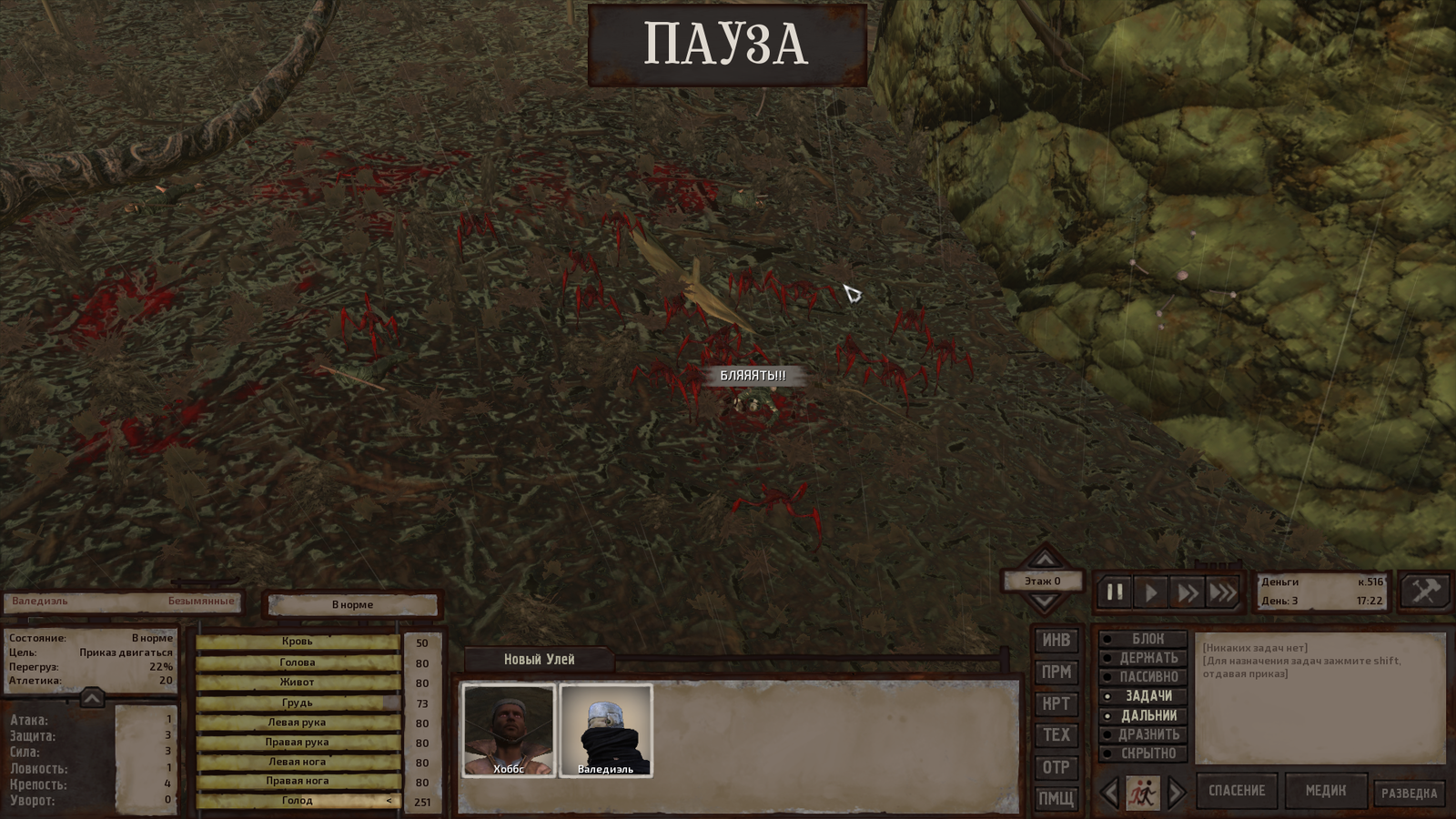Image resolution: width=1456 pixels, height=819 pixels.
Task: Switch to the Новый Улей squad tab
Action: 539,659
